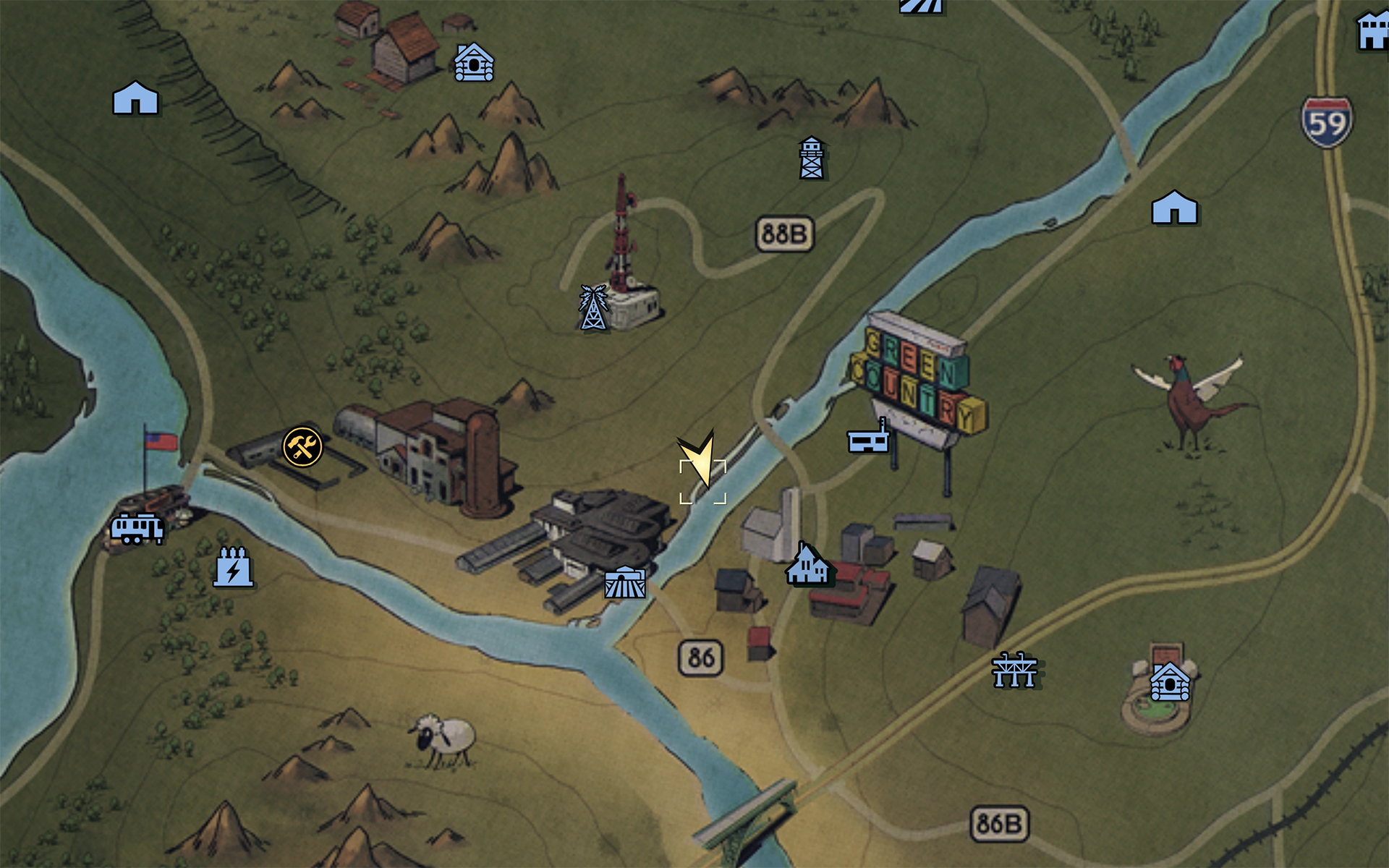
Task: Select the house marker near Interstate 59
Action: [1173, 208]
